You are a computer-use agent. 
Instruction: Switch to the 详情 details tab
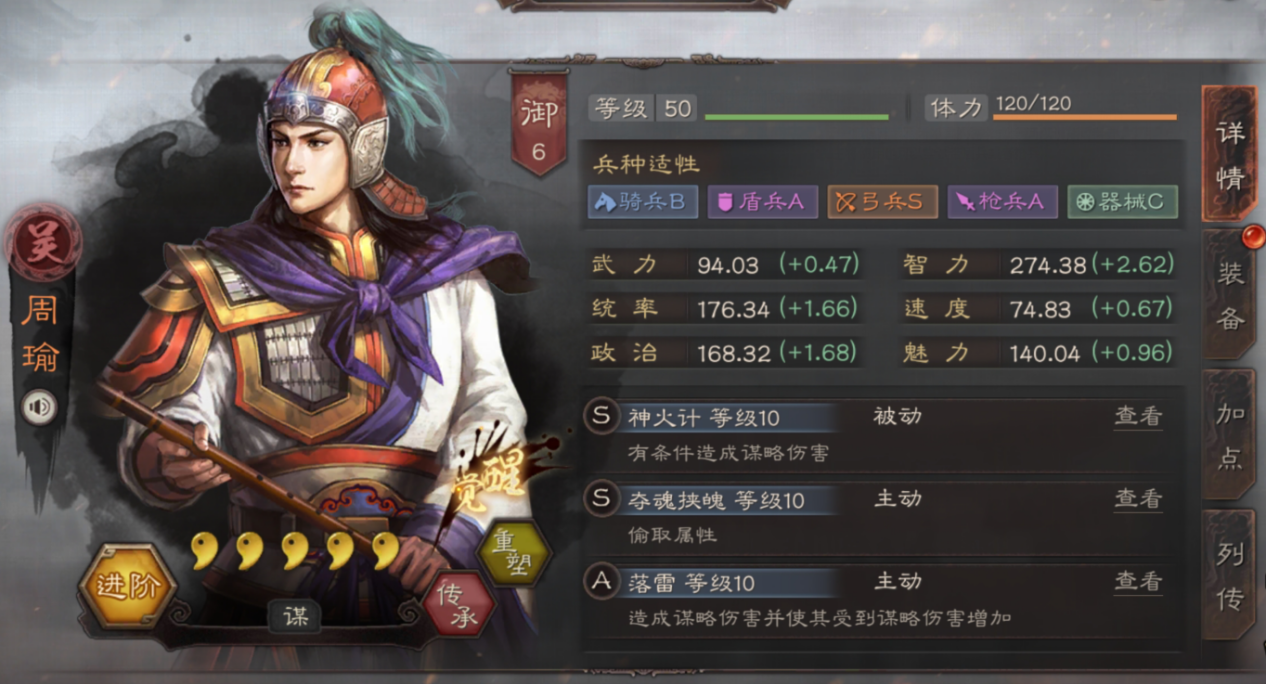[1229, 155]
